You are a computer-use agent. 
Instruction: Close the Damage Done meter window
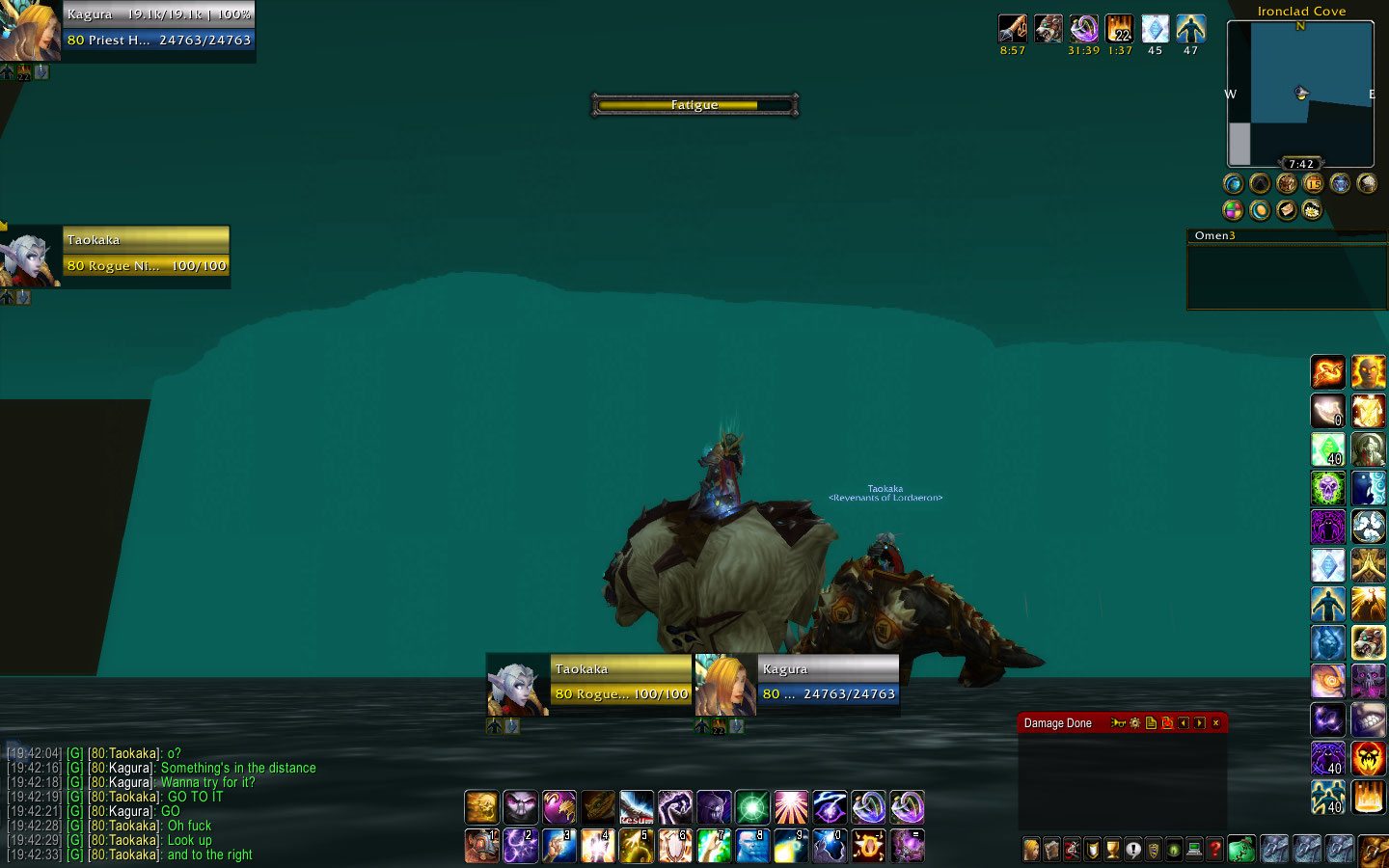[1215, 723]
